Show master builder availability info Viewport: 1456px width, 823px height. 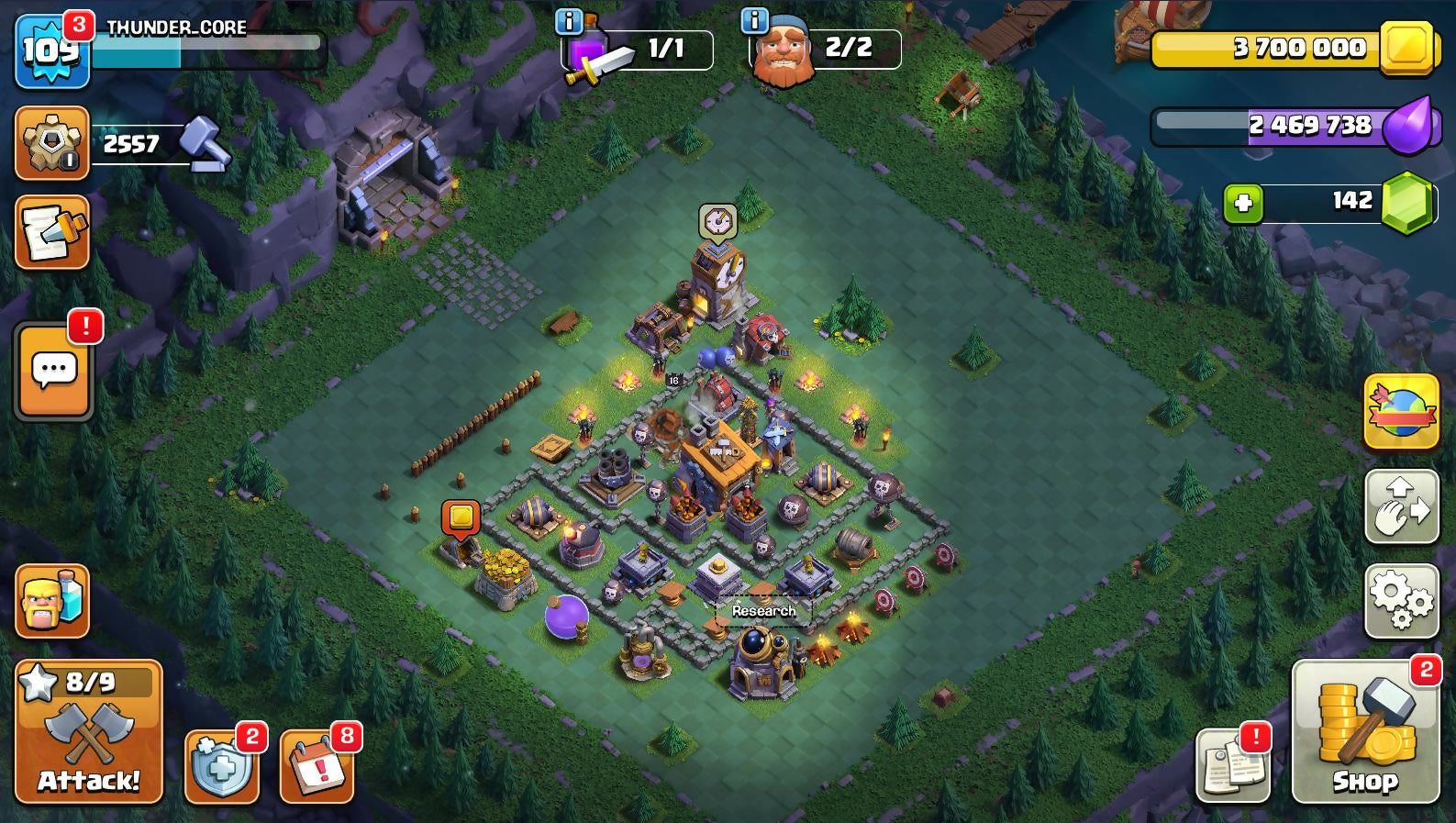(x=754, y=20)
